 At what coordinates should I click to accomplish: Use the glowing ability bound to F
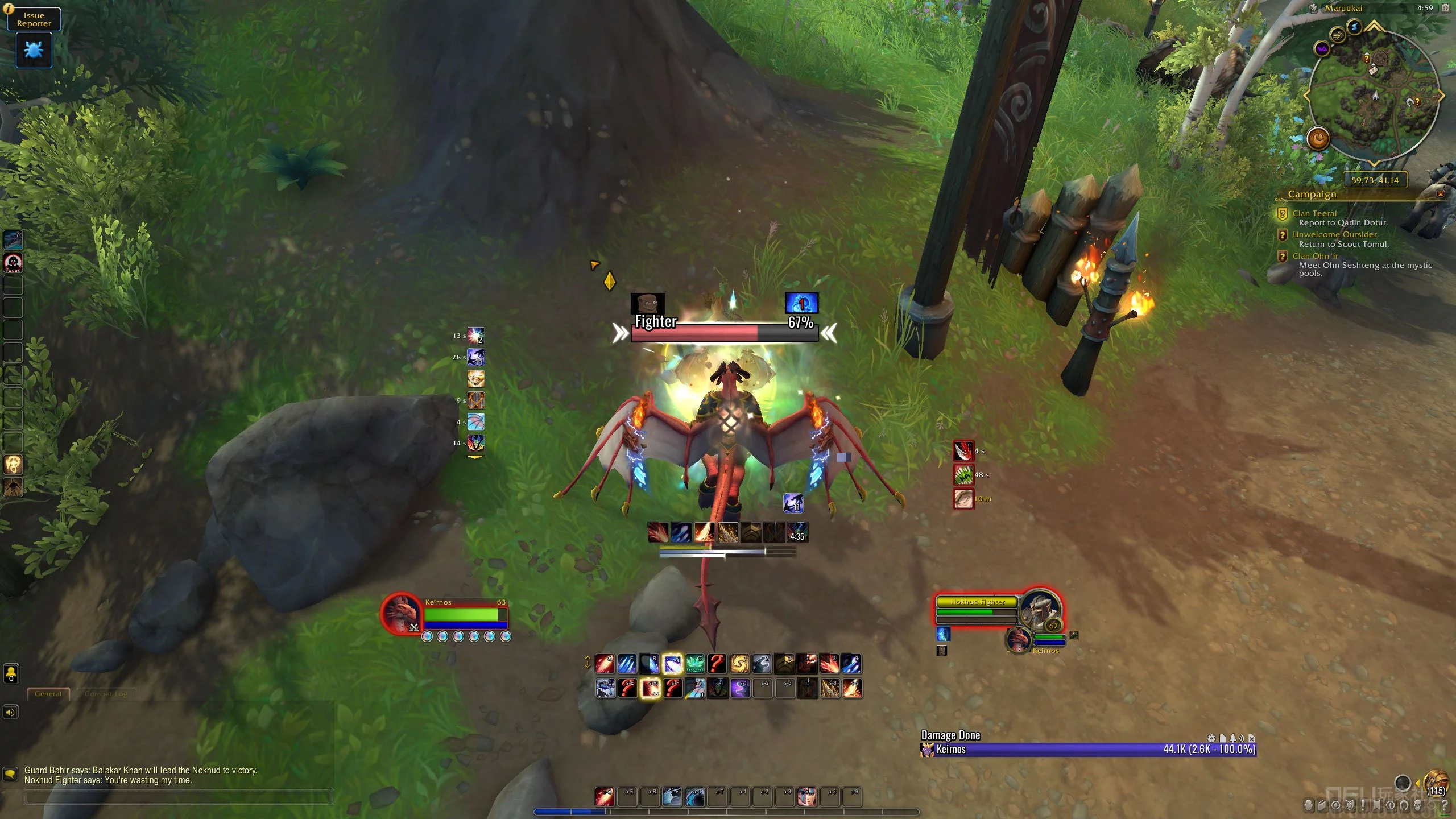point(672,664)
